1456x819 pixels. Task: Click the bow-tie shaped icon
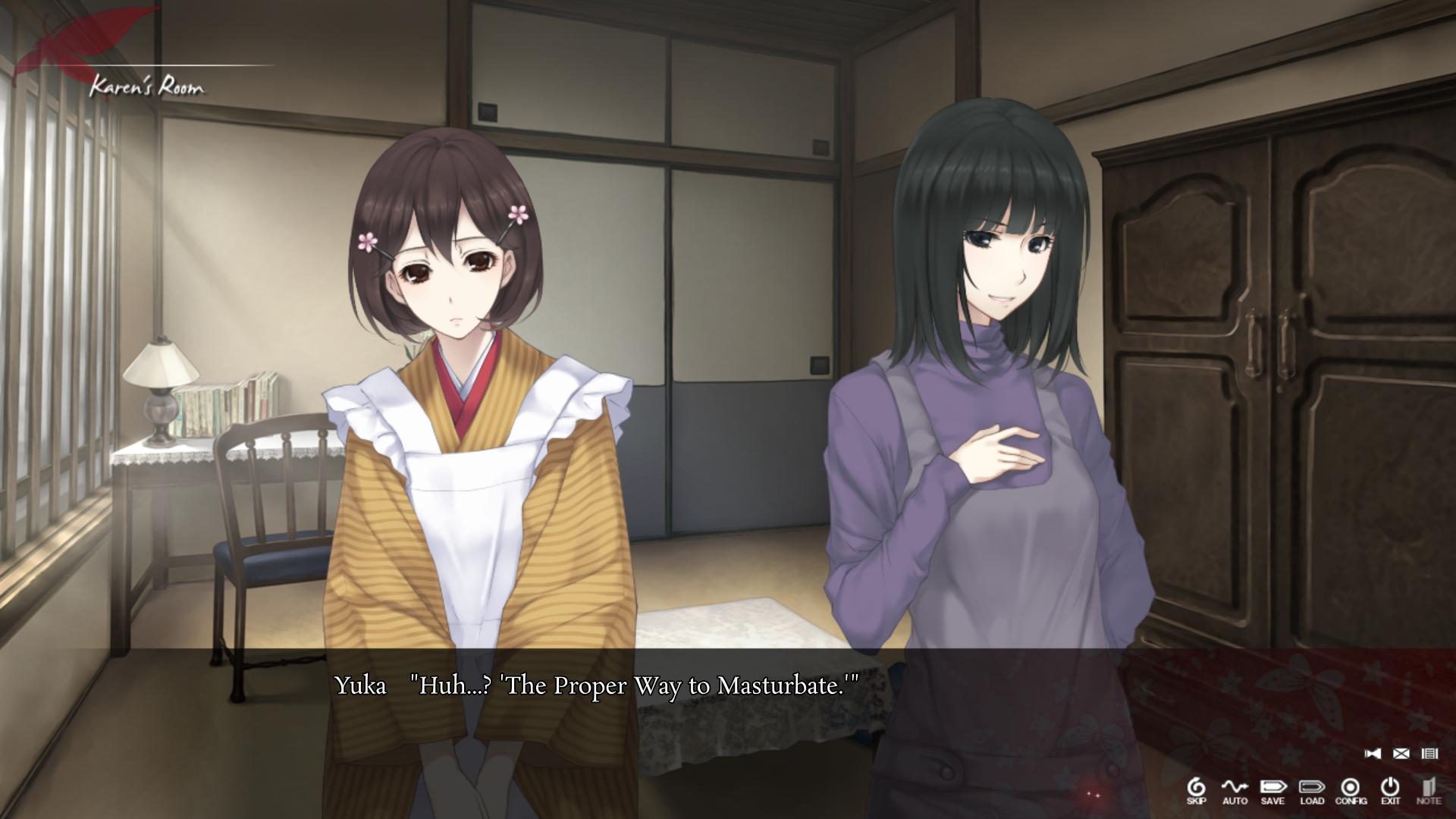coord(1373,753)
